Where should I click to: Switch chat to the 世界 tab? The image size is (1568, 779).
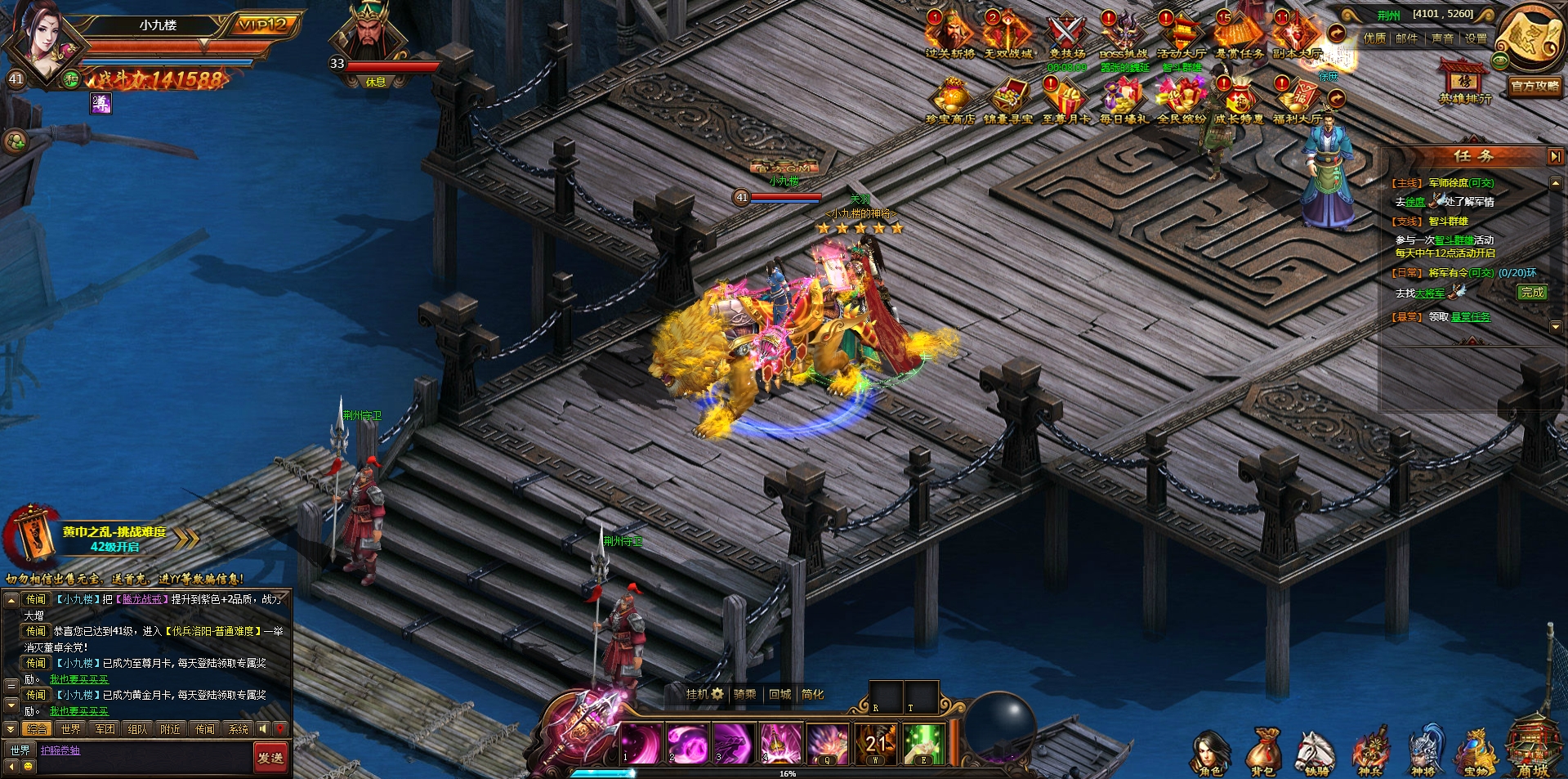(70, 729)
